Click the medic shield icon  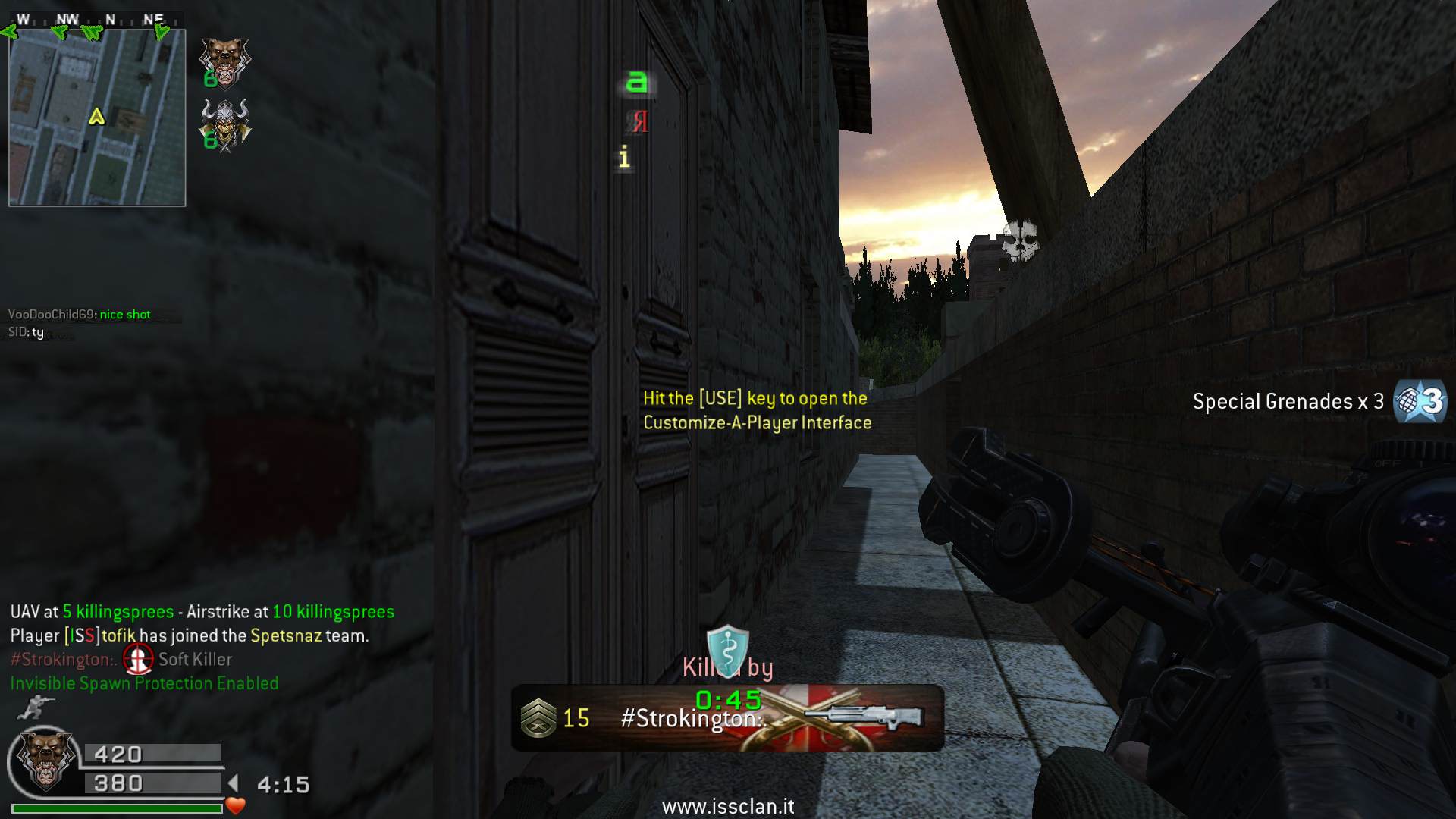pyautogui.click(x=727, y=649)
